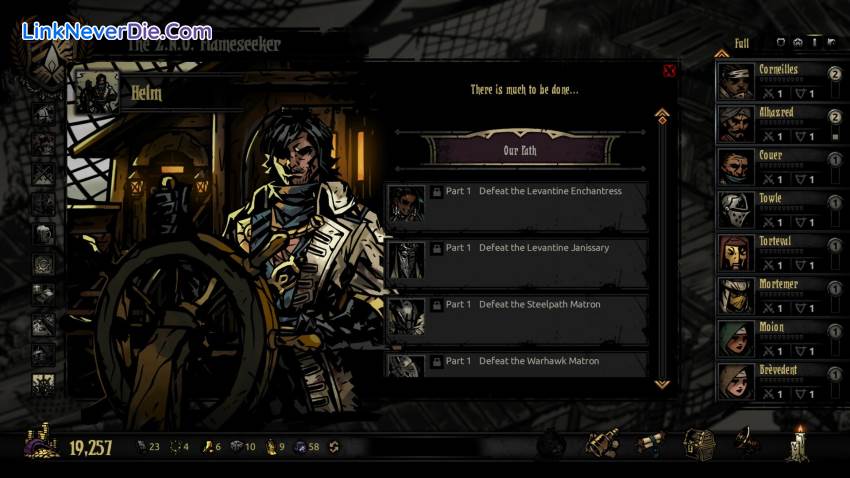
Task: Click the quest list scroll-down arrow
Action: [x=661, y=383]
